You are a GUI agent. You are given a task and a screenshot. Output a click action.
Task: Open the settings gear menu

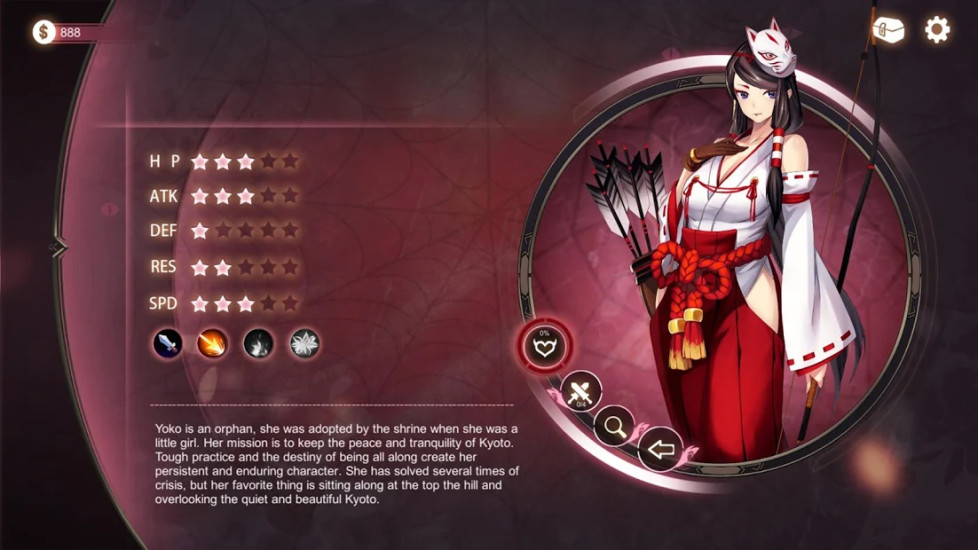click(937, 30)
